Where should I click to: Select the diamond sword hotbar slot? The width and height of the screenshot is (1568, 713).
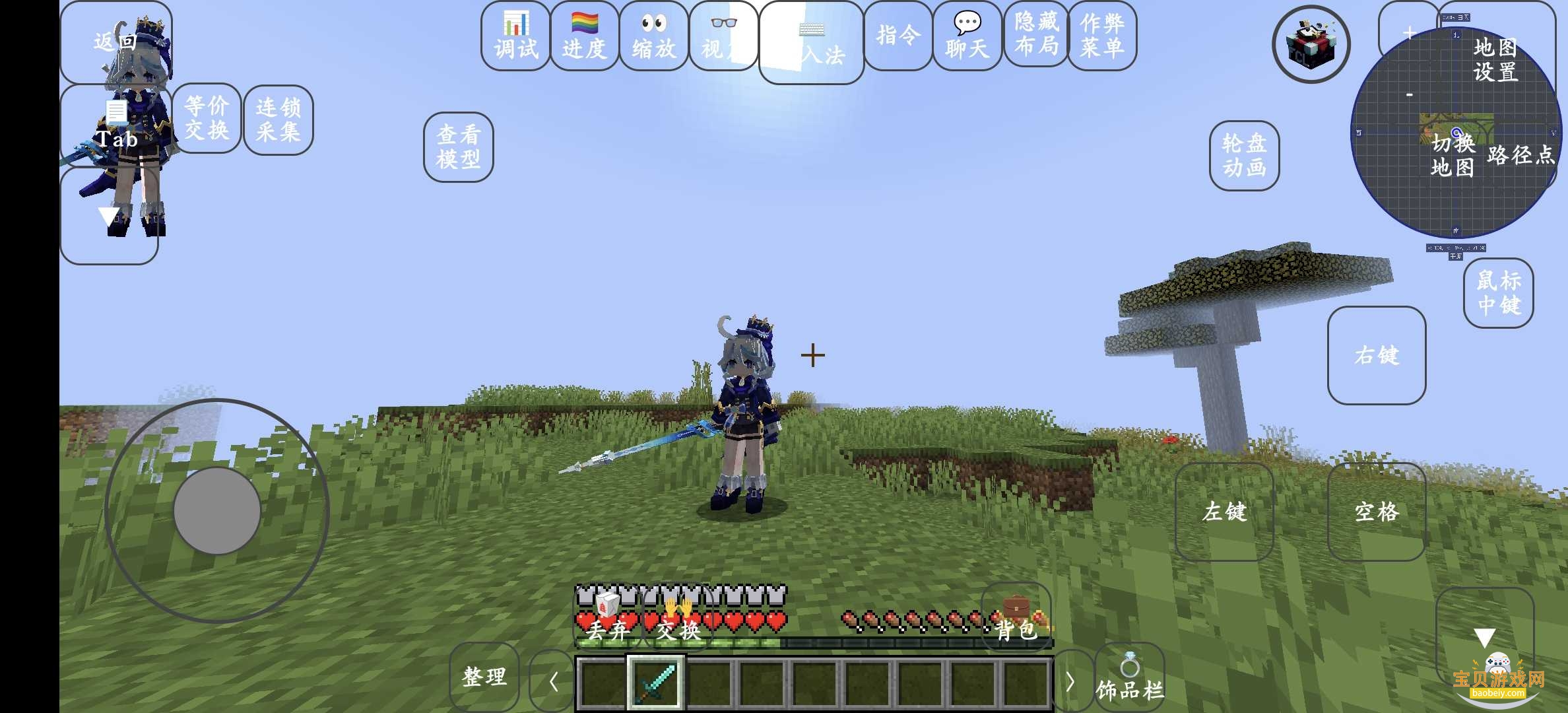coord(655,683)
